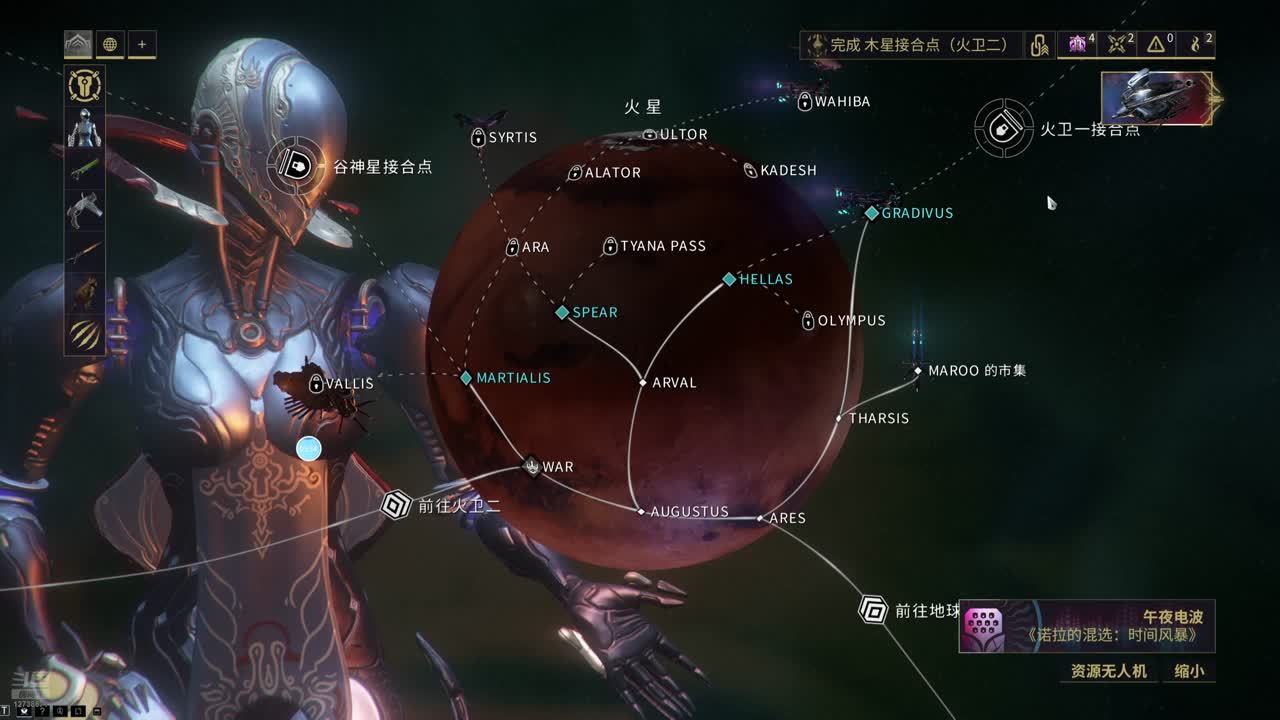This screenshot has height=720, width=1280.
Task: Open the MARTIALIS node
Action: [x=466, y=378]
